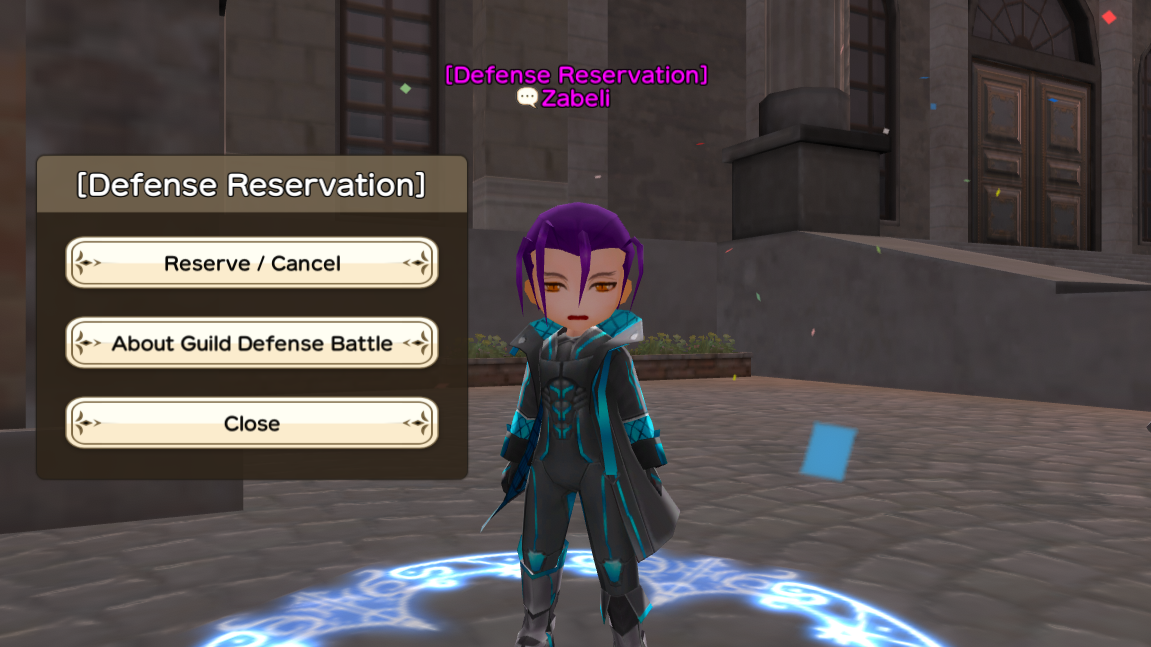Choose the Reserve / Cancel option
The height and width of the screenshot is (647, 1151).
[x=252, y=263]
